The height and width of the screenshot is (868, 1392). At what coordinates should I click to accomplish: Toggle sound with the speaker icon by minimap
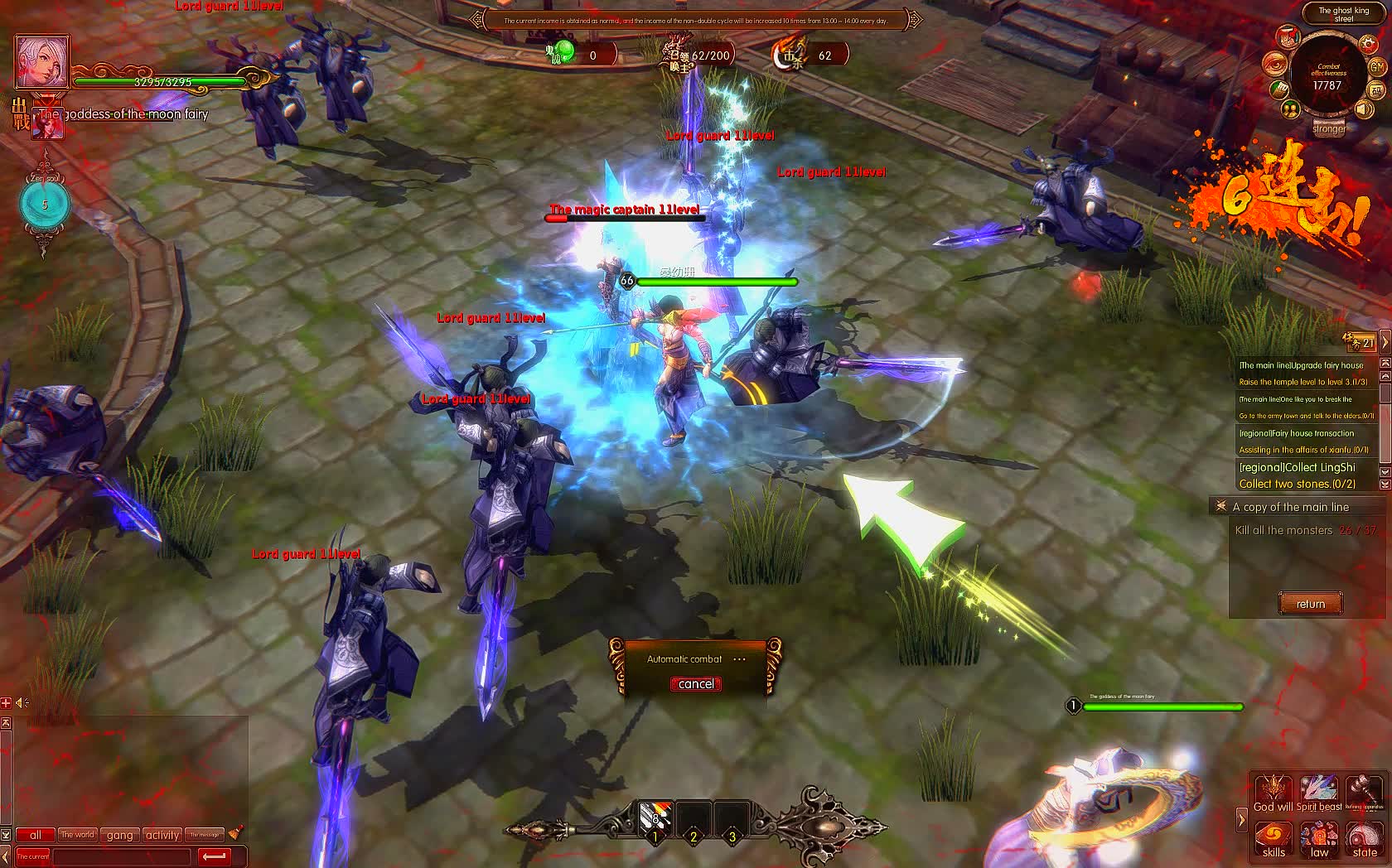1365,109
